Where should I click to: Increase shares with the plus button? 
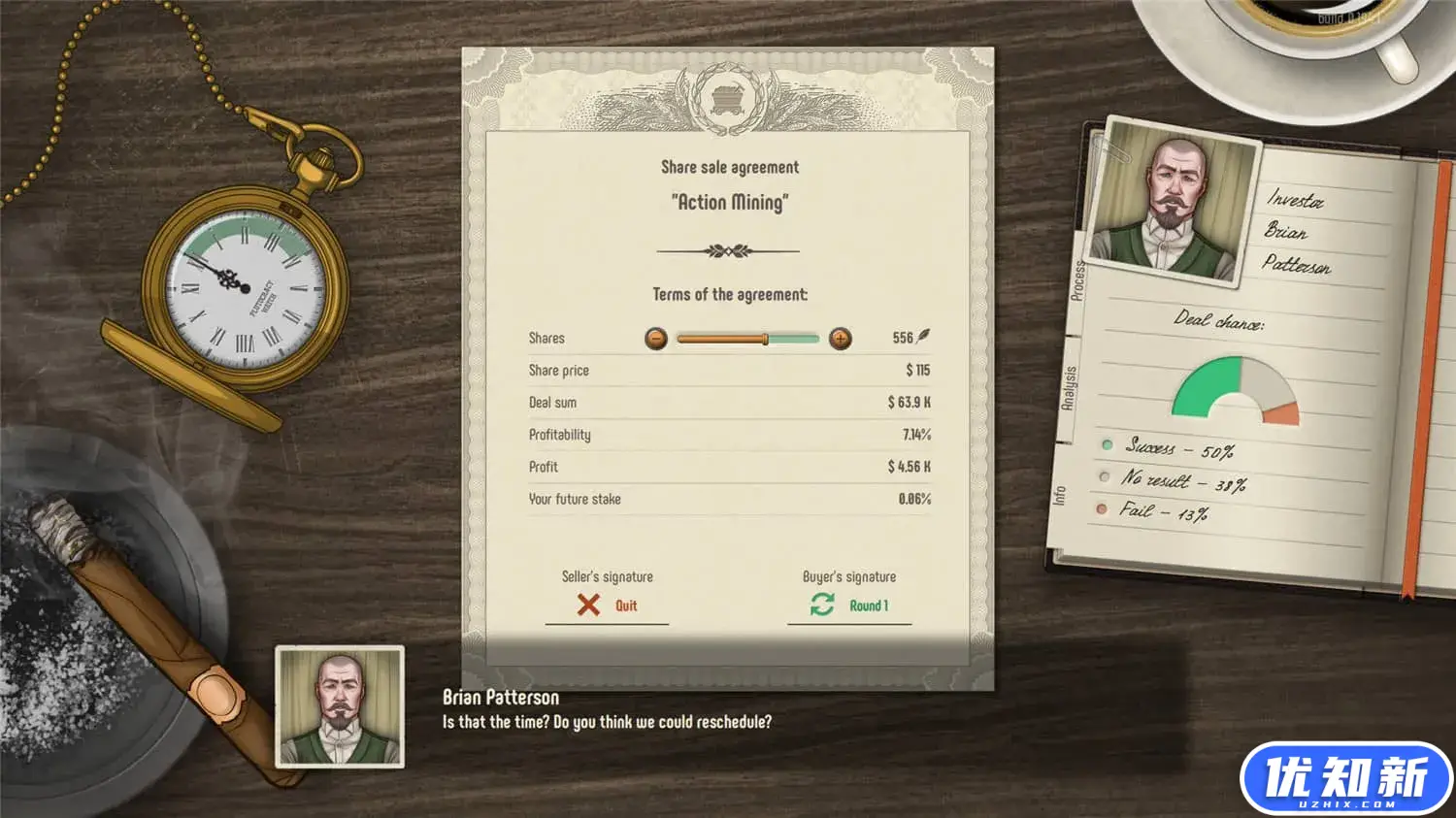(x=841, y=339)
